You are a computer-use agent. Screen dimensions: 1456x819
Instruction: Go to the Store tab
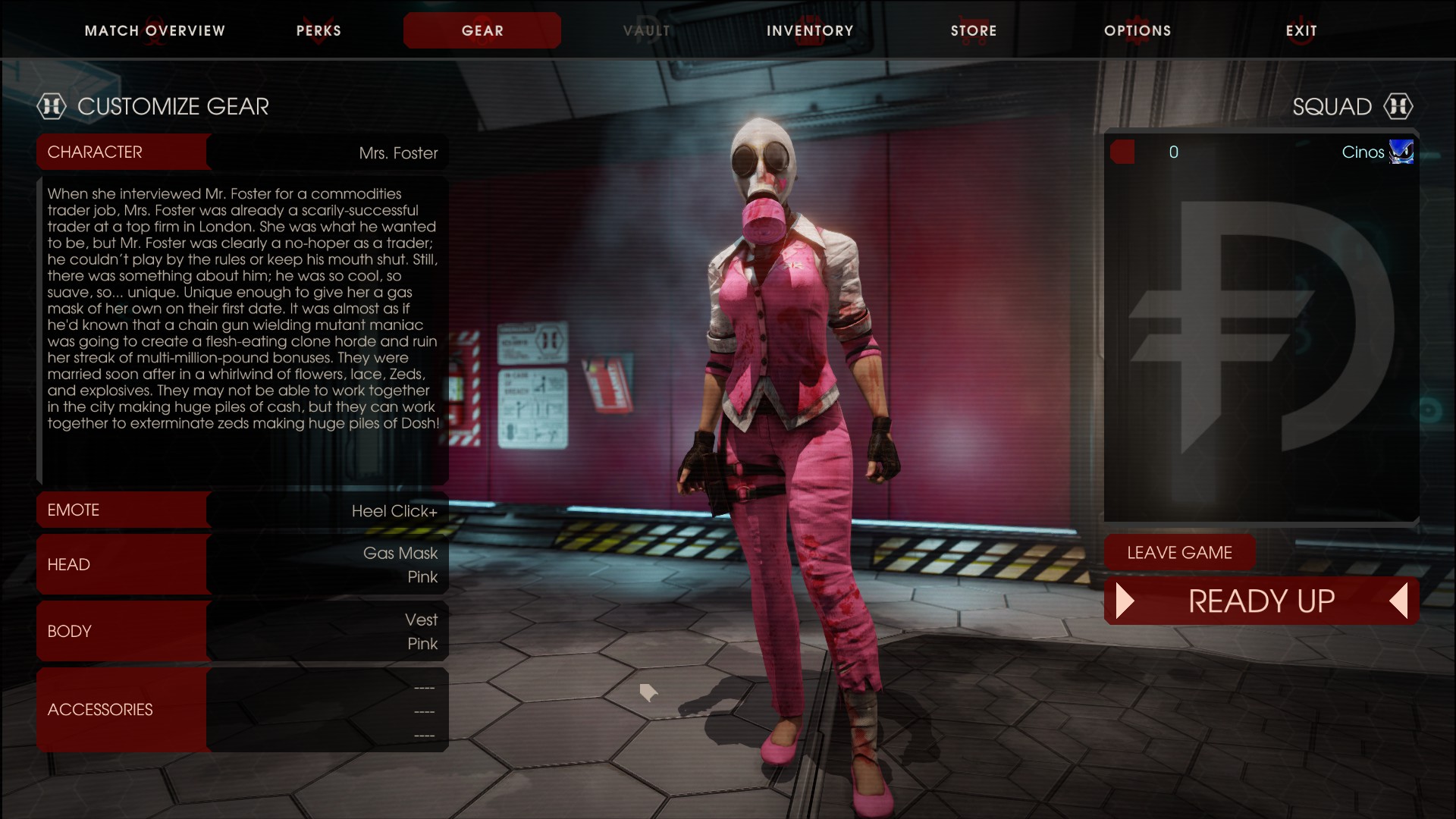click(974, 31)
